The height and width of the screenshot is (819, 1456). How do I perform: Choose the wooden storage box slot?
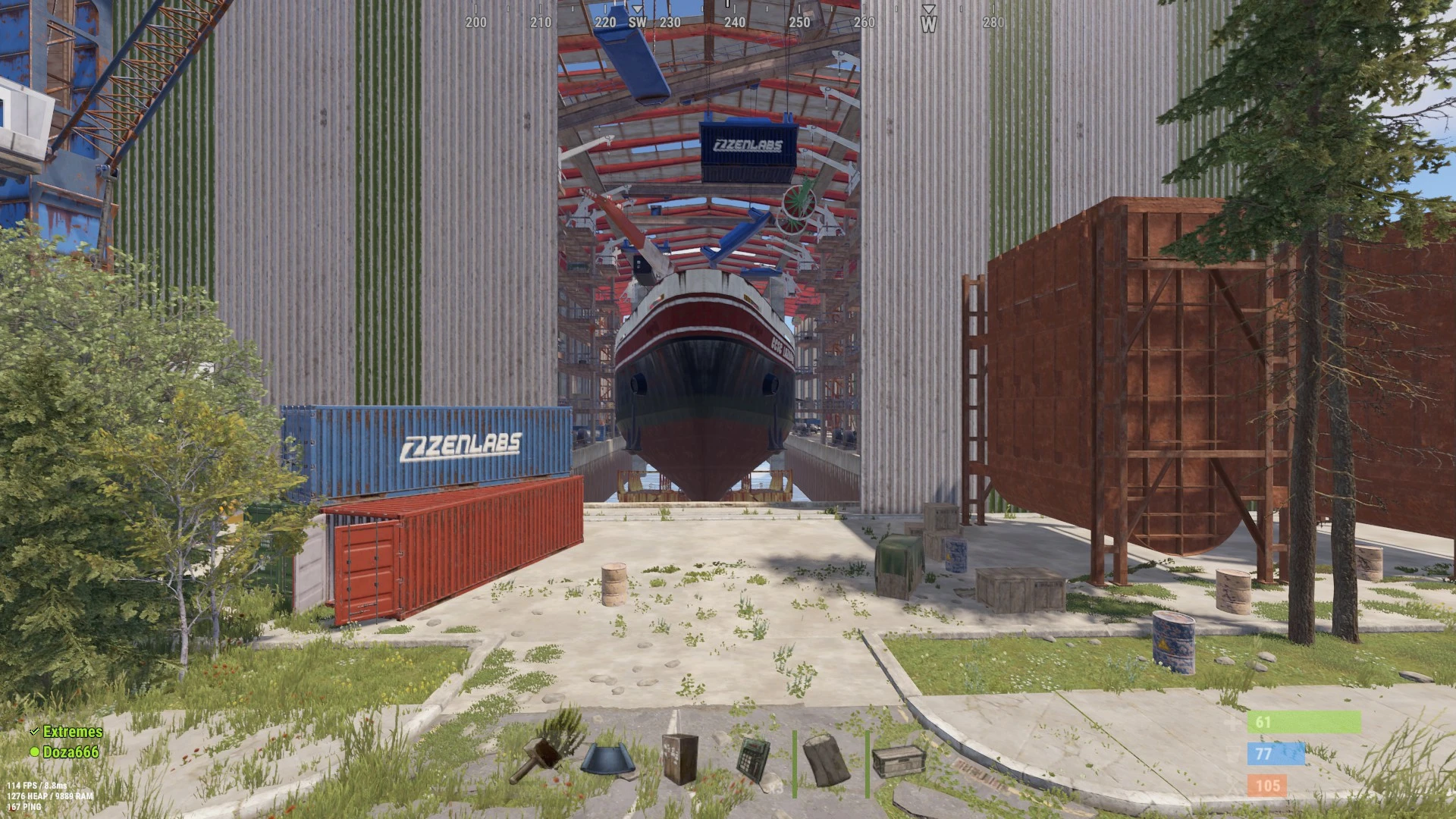tap(899, 760)
